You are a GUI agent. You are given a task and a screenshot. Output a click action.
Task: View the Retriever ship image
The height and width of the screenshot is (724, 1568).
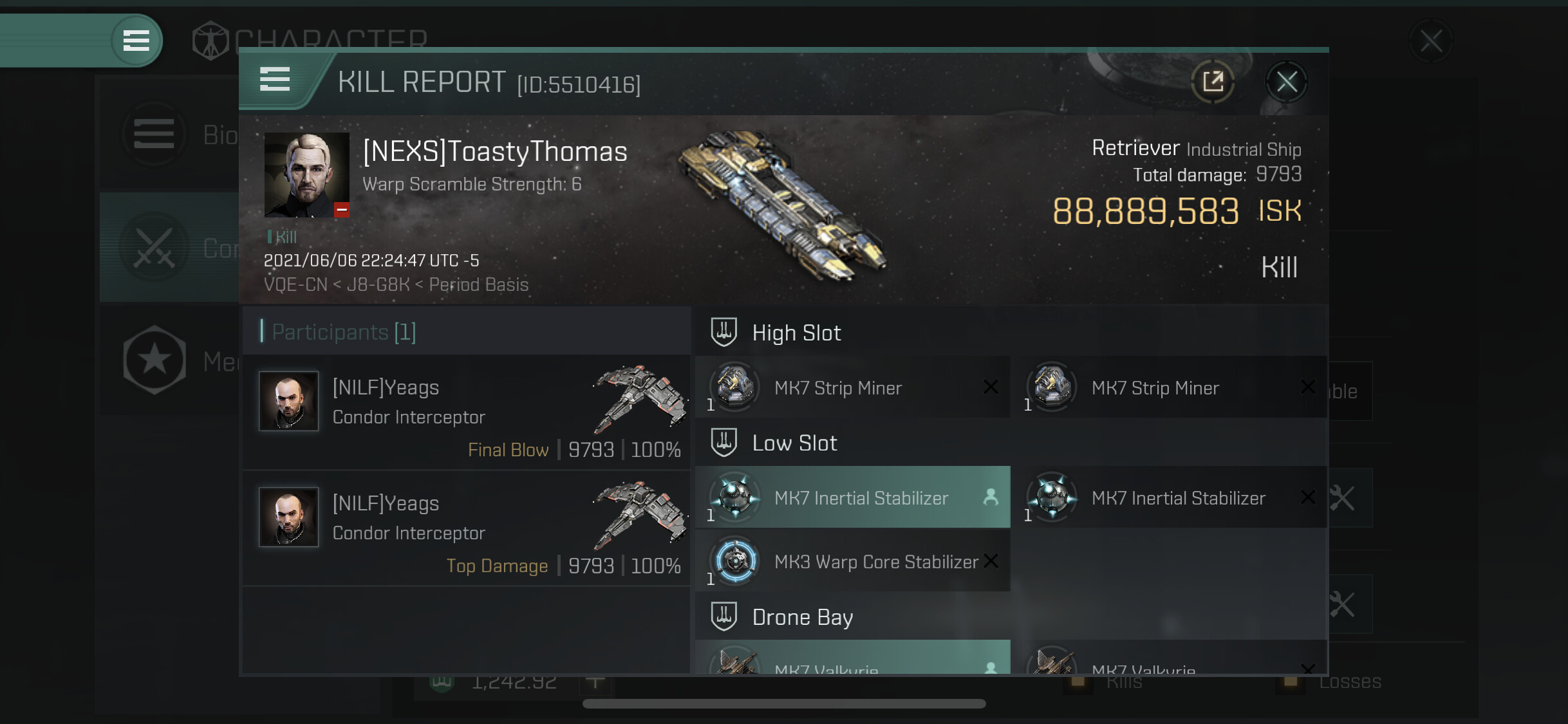click(x=782, y=206)
